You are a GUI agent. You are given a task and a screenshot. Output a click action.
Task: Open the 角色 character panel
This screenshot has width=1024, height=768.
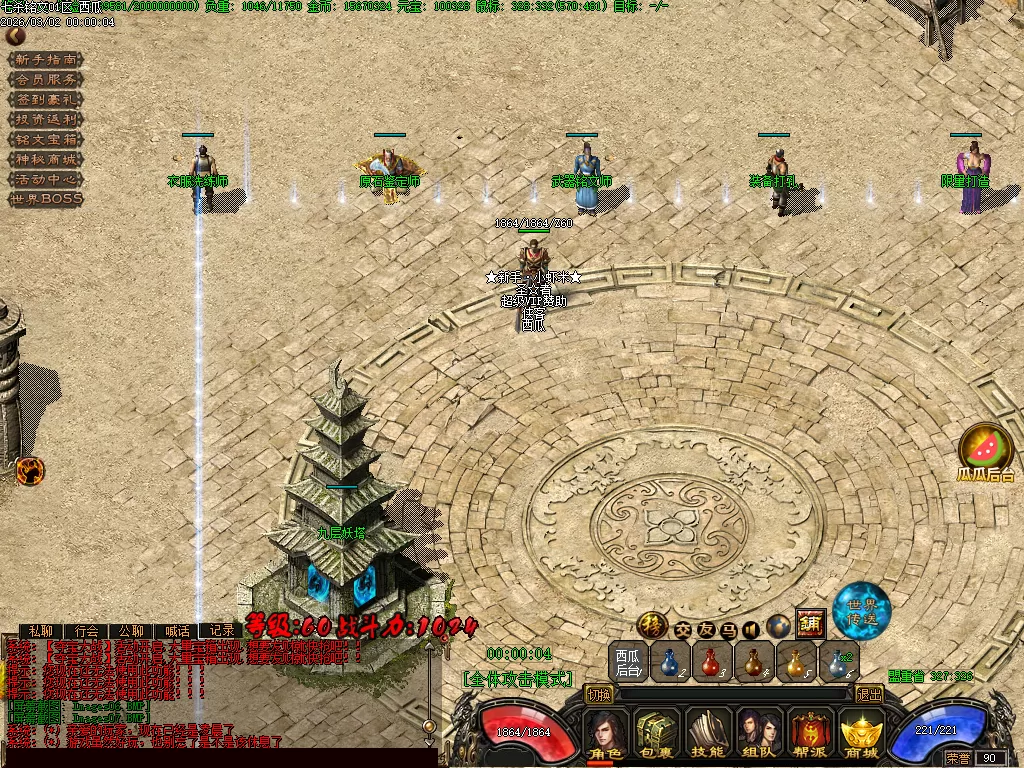click(606, 733)
